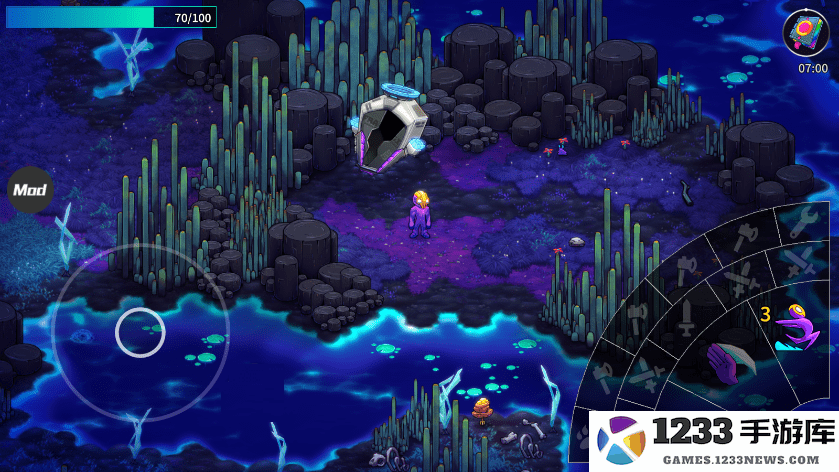The image size is (839, 472).
Task: Activate the purple dash ability with 3 charges
Action: [795, 328]
